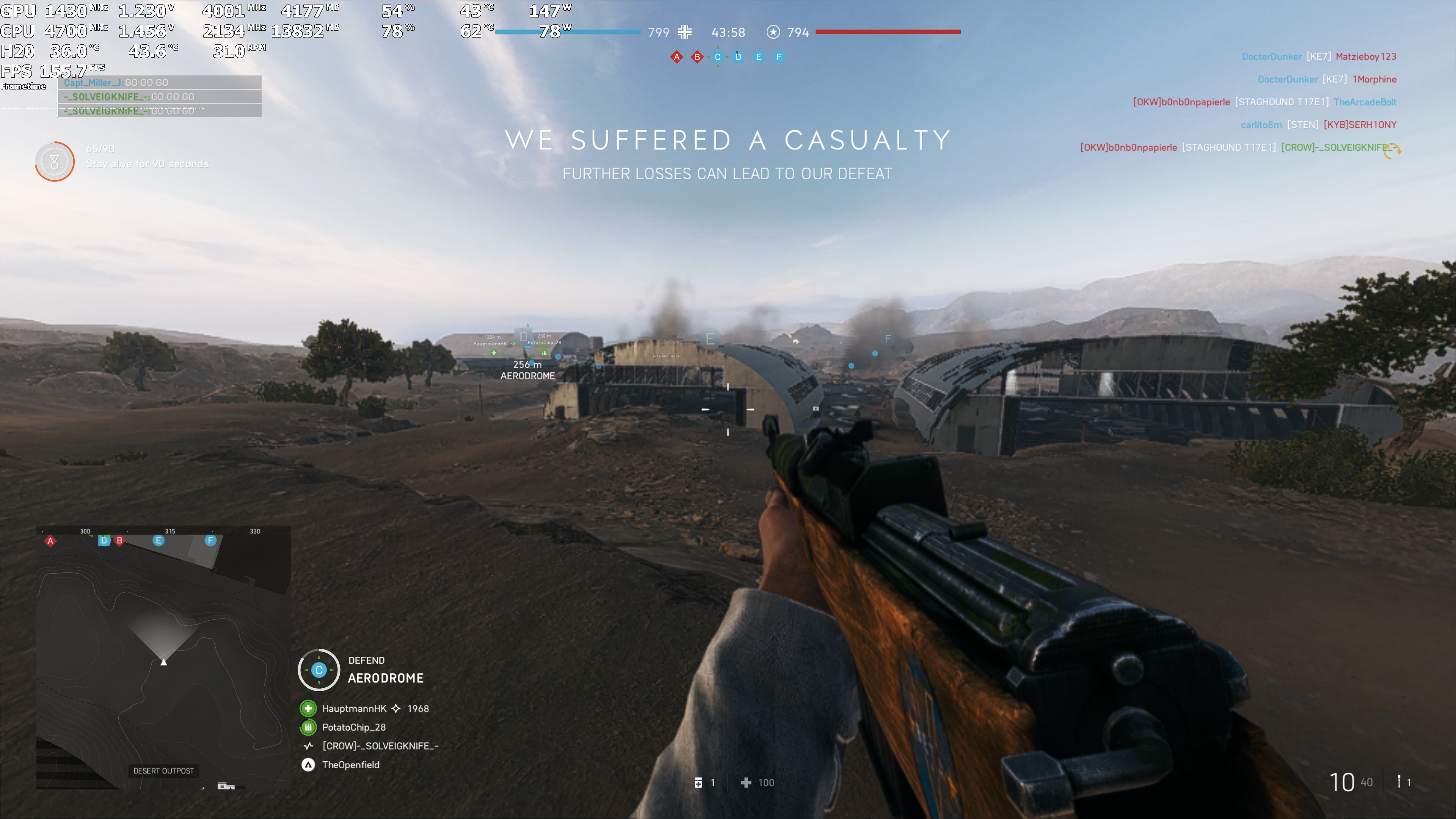
Task: Click the Axis cross icon beside ticket count 799
Action: (x=685, y=32)
